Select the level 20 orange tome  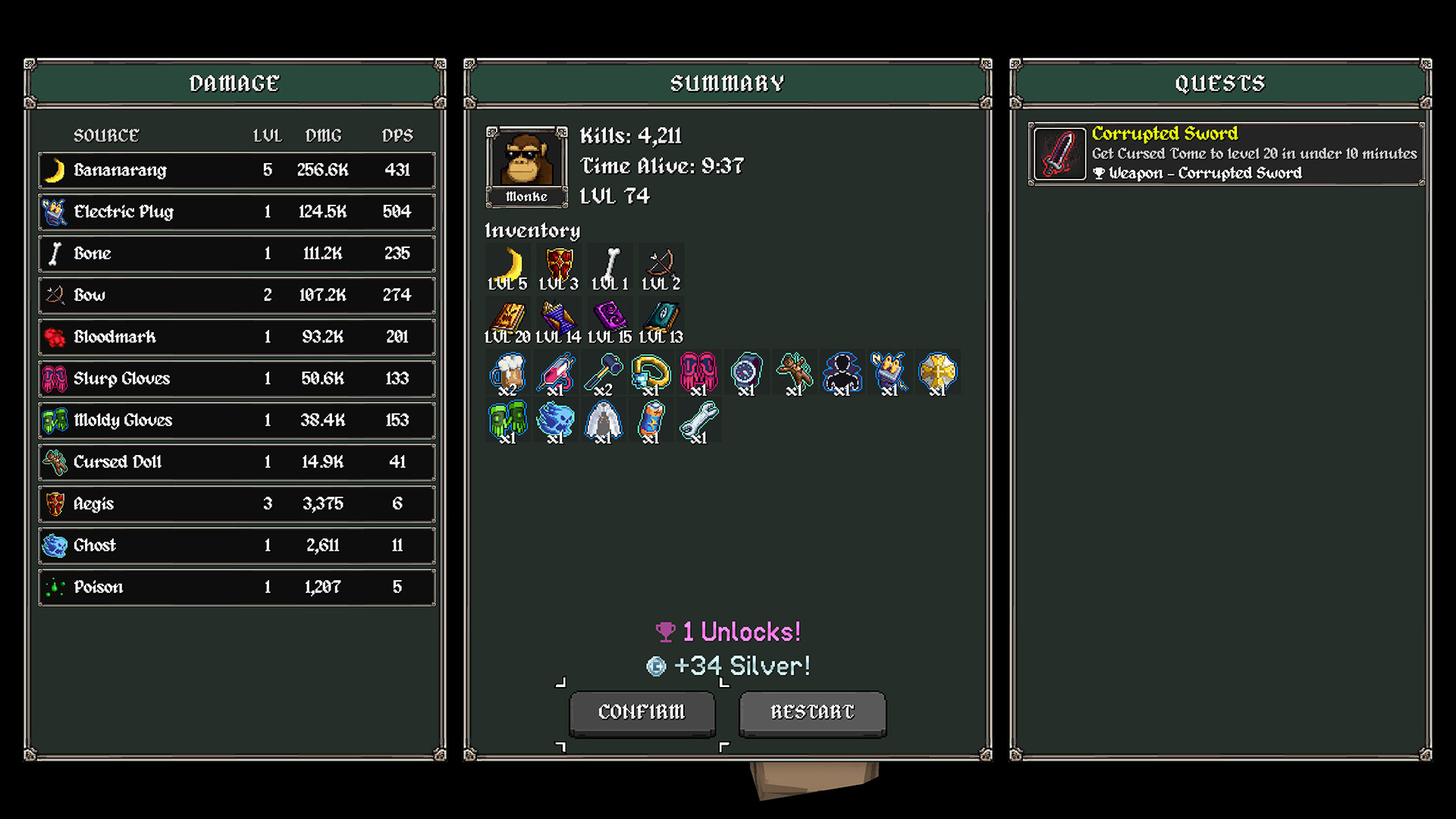(x=508, y=317)
